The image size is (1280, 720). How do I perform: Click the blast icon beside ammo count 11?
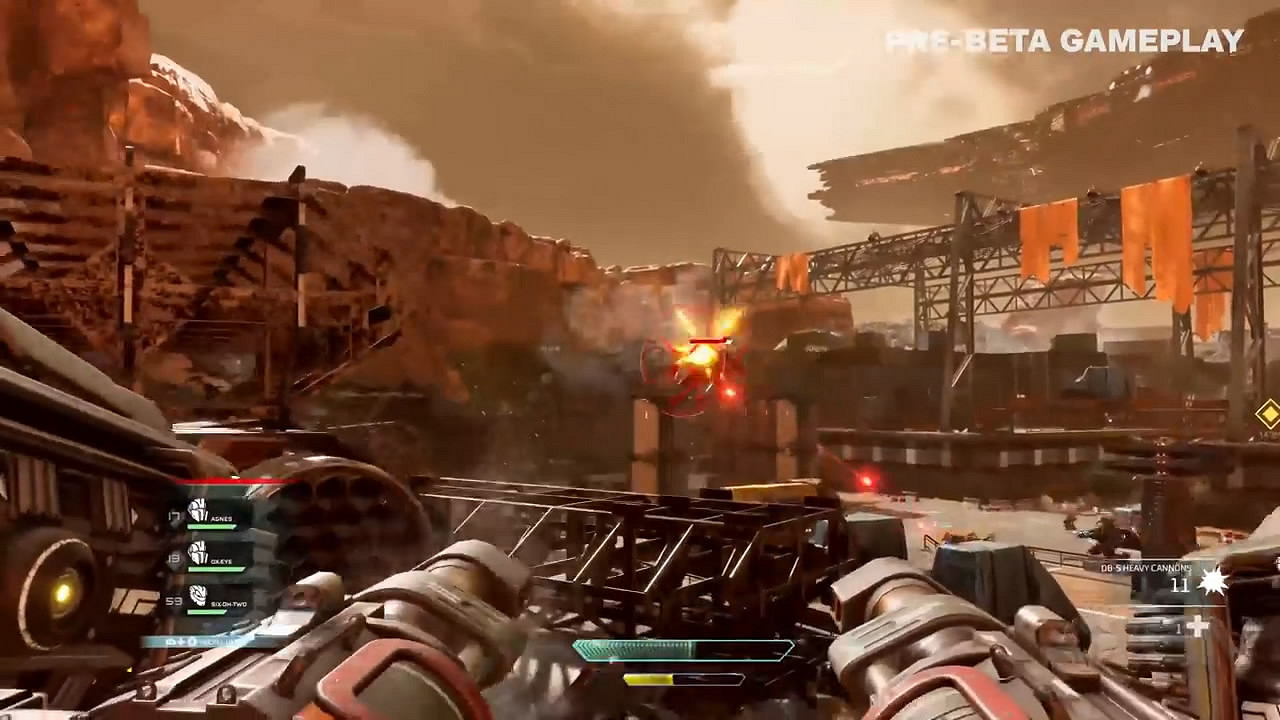click(1212, 584)
